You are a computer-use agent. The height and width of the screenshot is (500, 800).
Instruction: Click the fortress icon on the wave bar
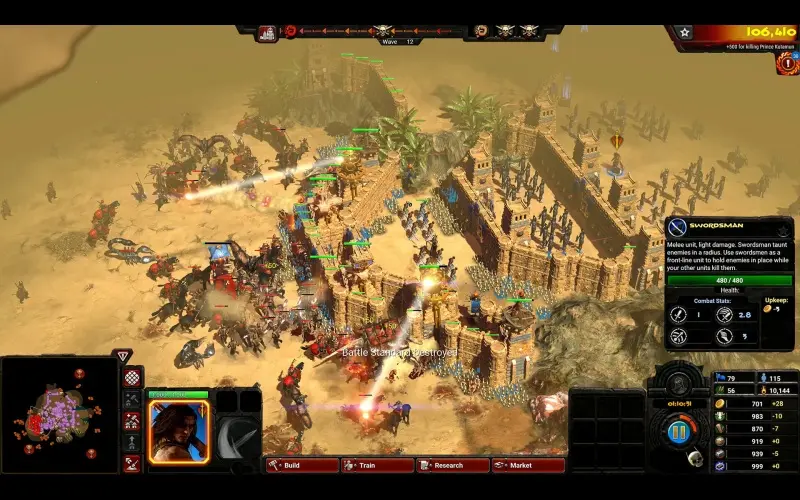267,32
